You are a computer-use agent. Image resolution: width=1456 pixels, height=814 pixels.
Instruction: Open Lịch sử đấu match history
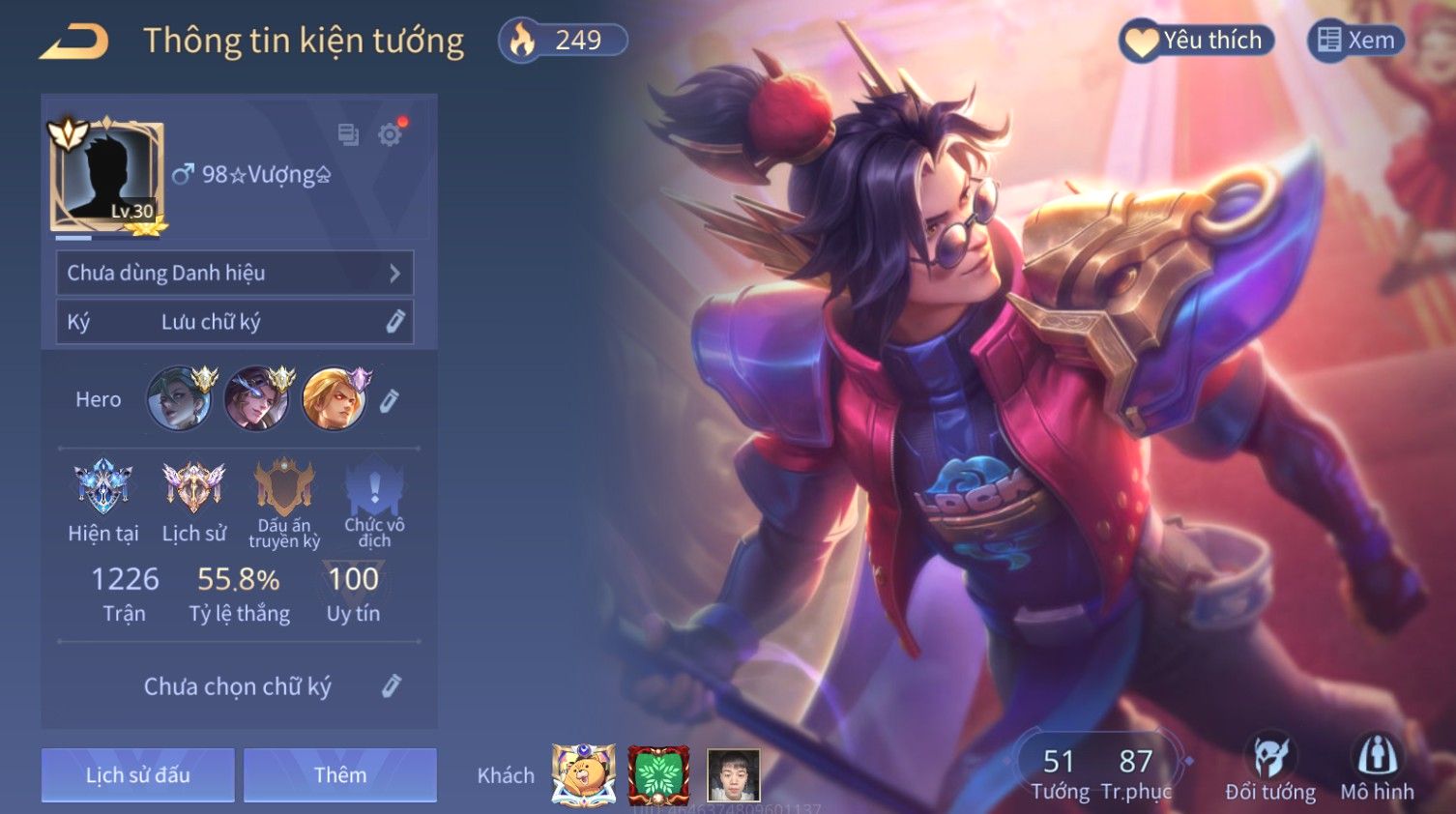coord(138,774)
